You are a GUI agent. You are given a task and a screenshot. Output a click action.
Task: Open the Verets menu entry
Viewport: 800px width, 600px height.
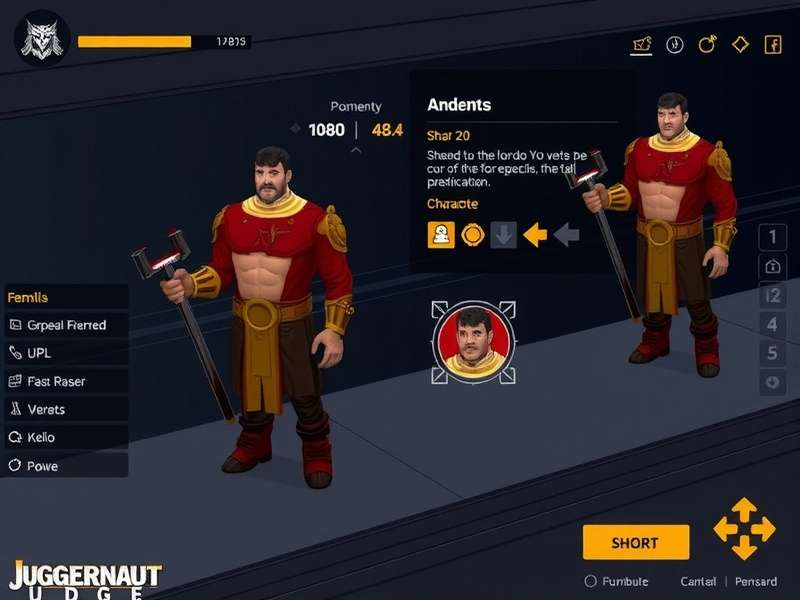(x=66, y=409)
